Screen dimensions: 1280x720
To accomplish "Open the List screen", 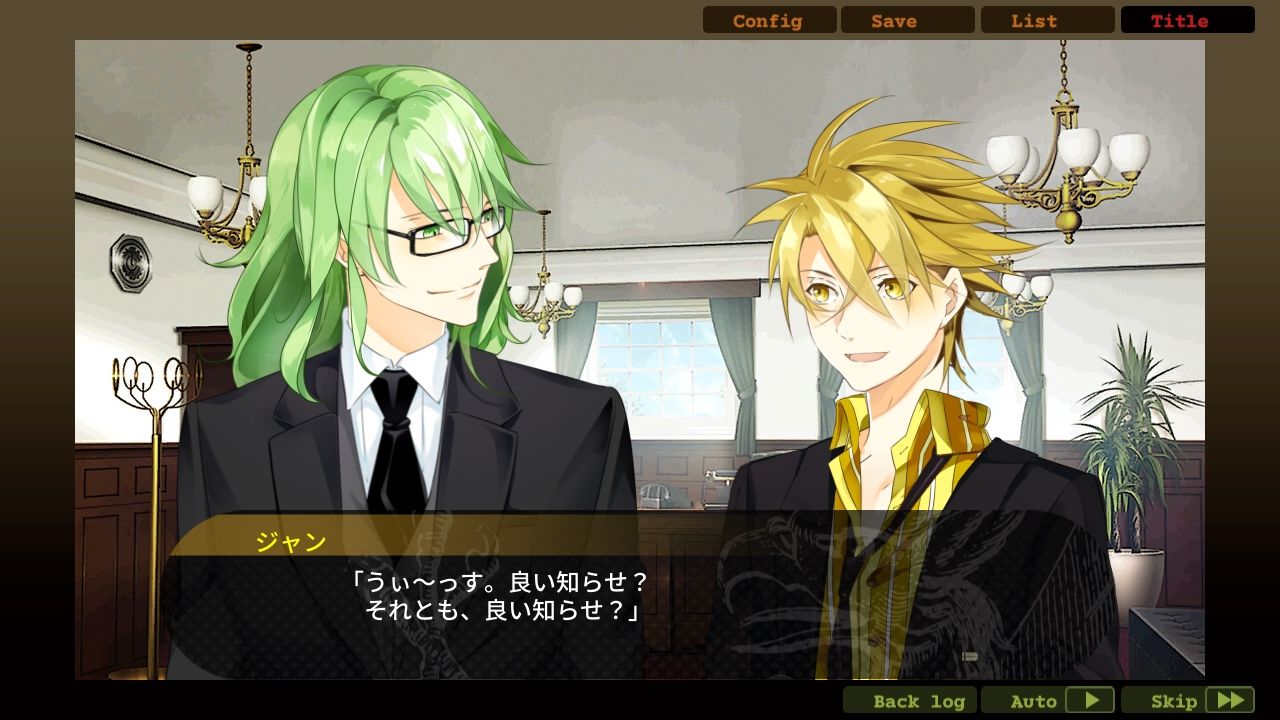I will coord(1048,20).
